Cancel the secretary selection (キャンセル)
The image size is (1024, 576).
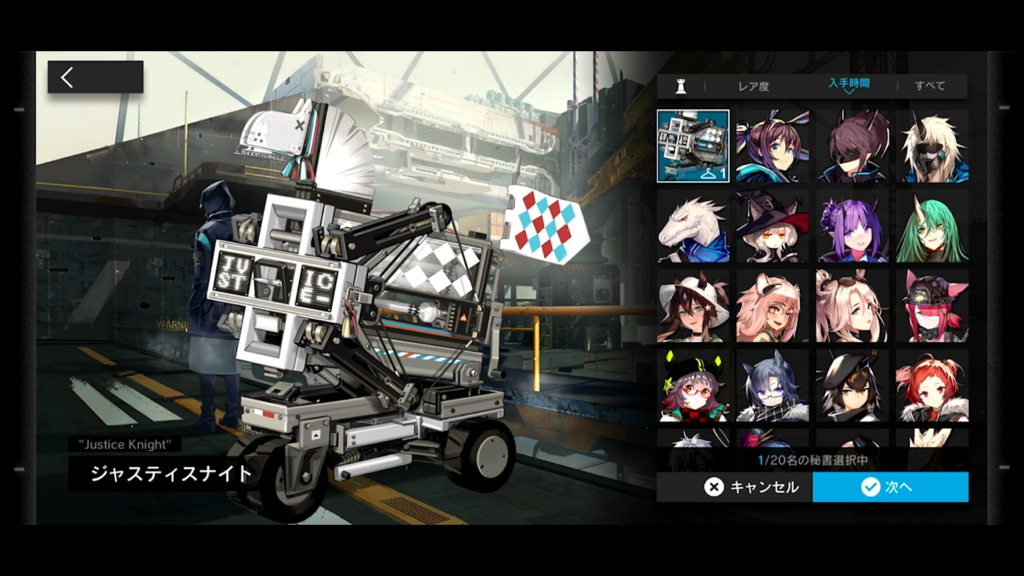734,487
